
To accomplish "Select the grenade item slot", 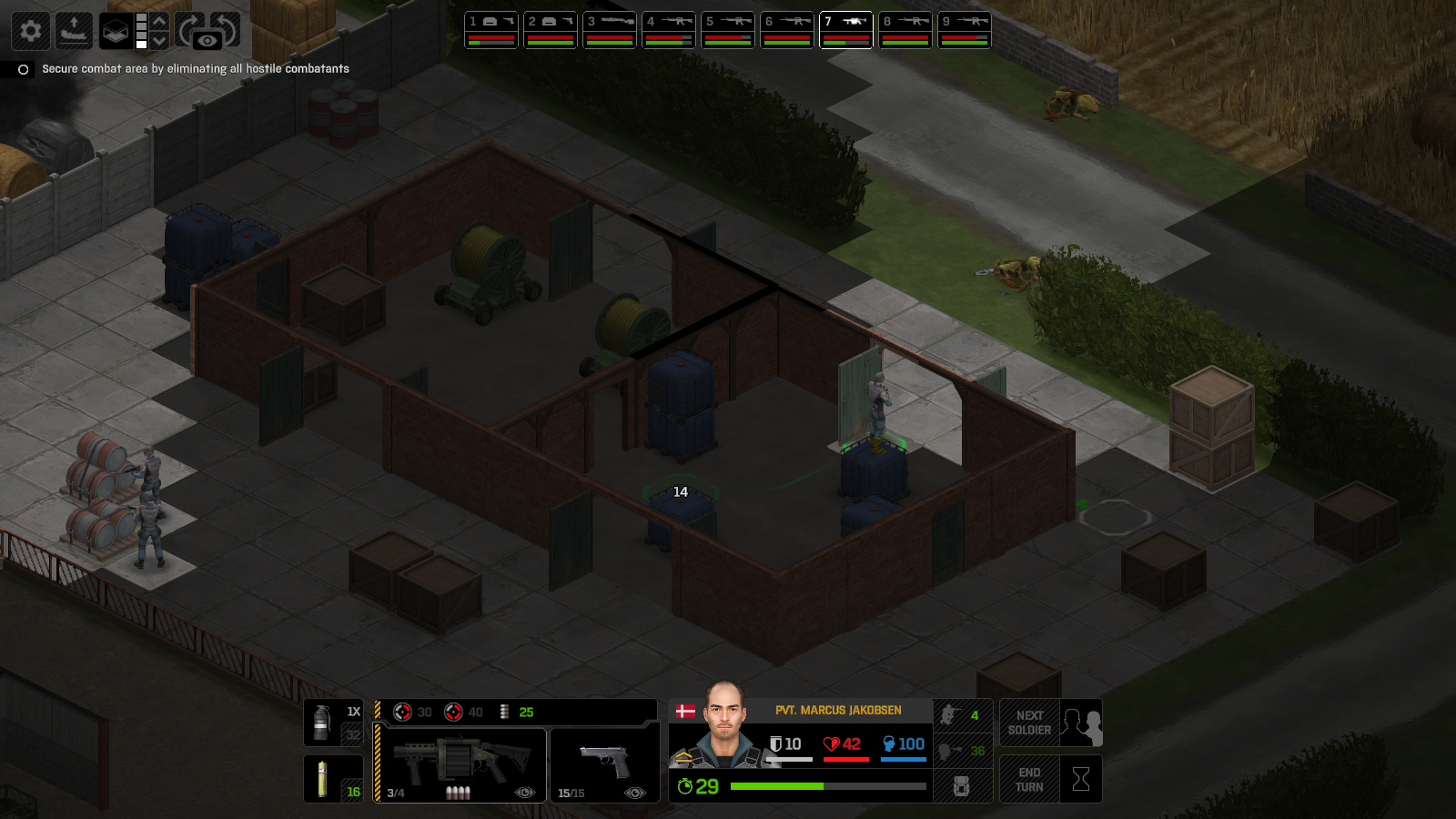I will pos(333,723).
